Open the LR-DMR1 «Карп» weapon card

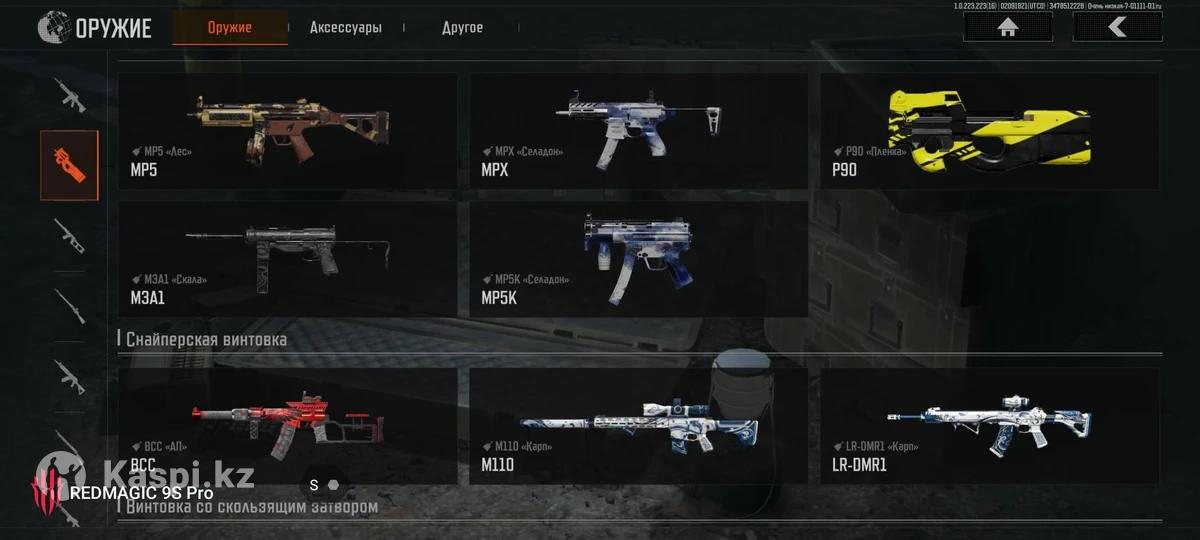coord(990,426)
